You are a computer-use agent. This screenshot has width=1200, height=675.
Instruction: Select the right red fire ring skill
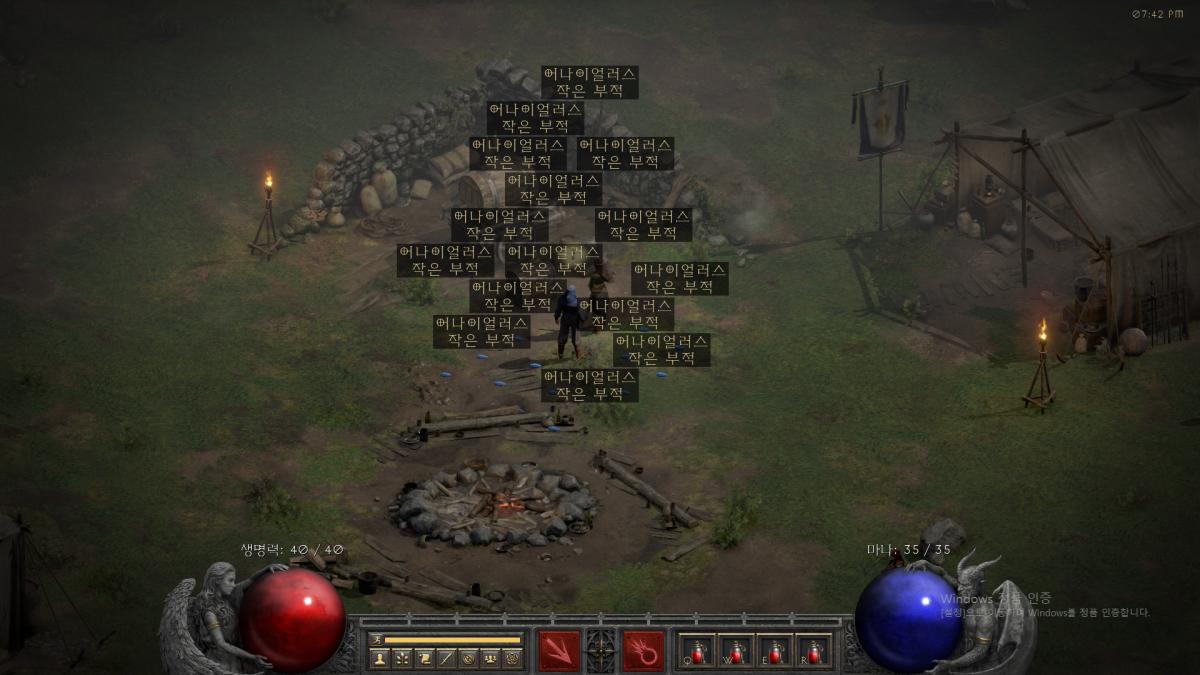coord(642,649)
